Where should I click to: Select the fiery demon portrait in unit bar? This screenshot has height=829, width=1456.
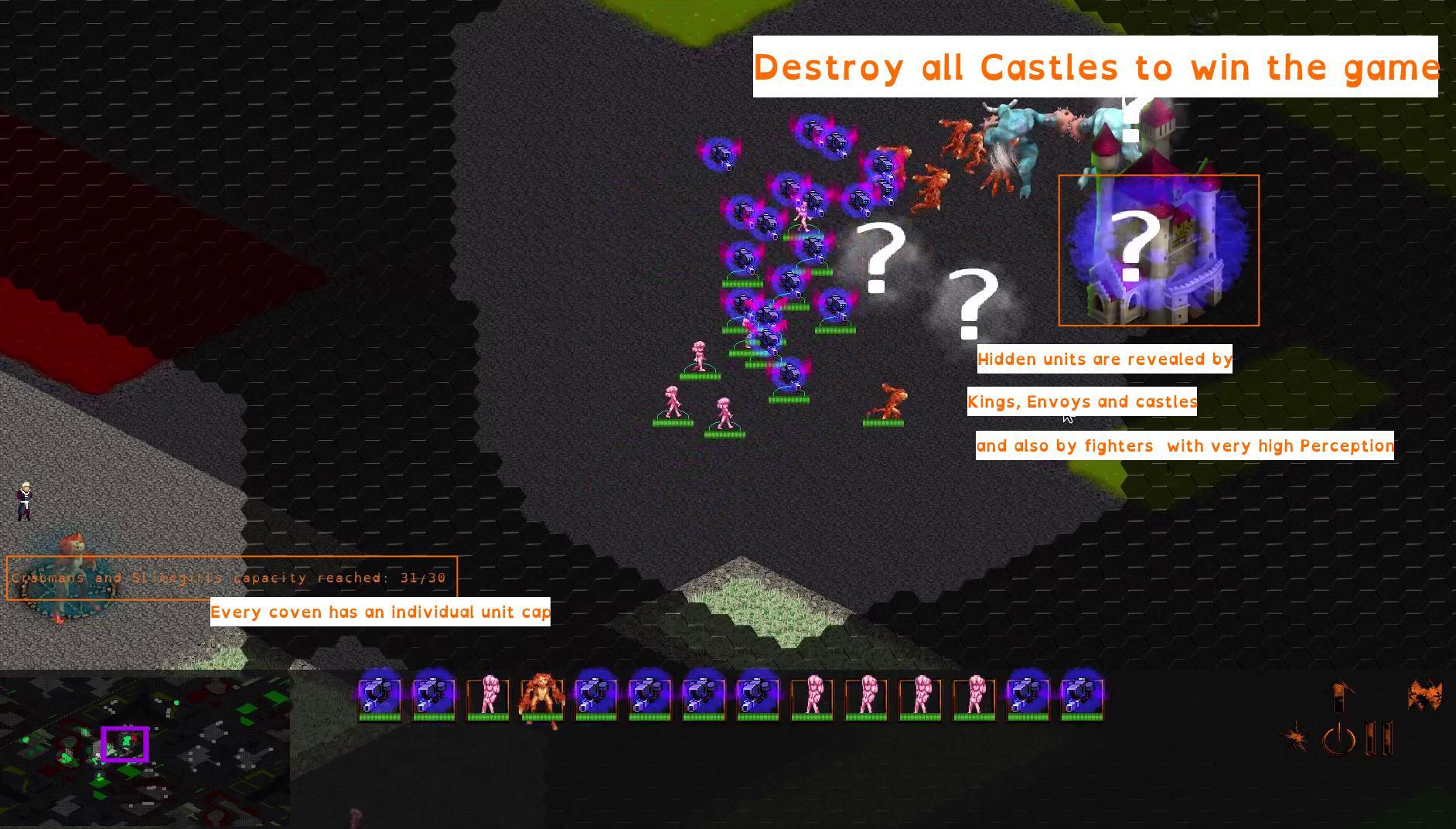click(544, 694)
